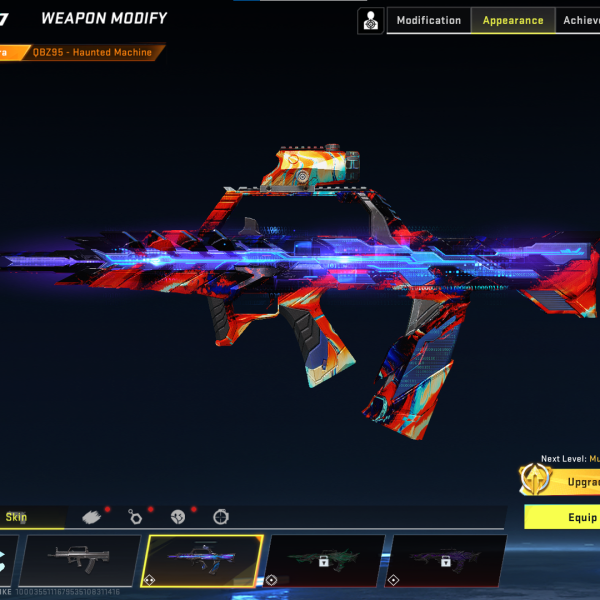This screenshot has height=600, width=600.
Task: Choose the highlighted Haunted Machine skin thumbnail
Action: point(204,560)
